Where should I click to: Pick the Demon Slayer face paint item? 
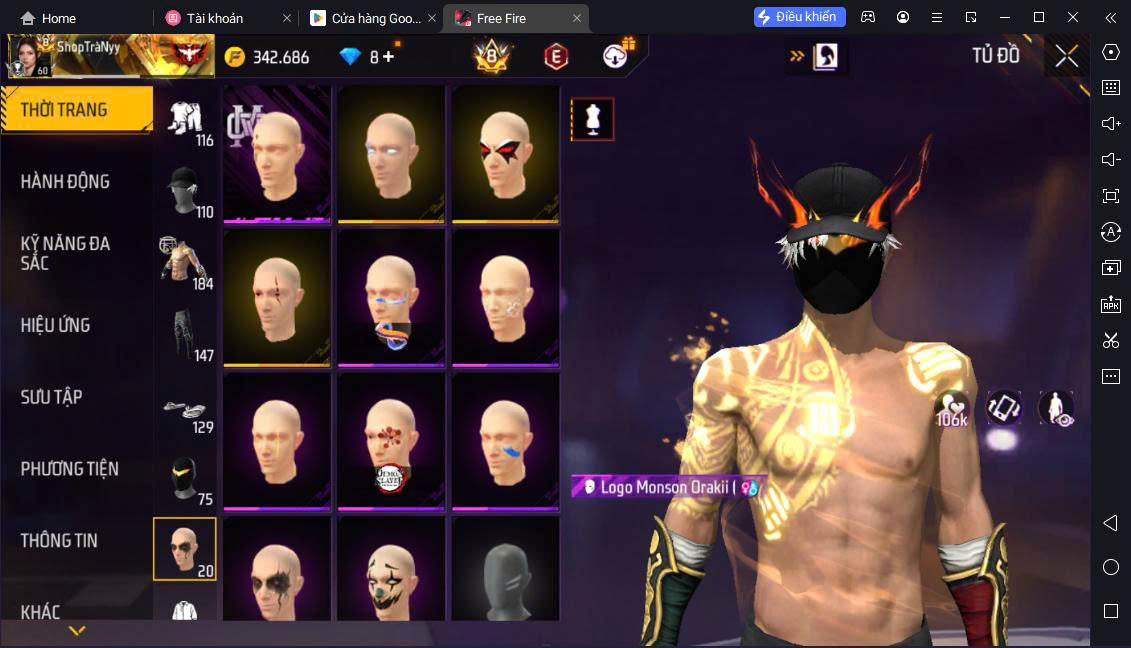pos(390,442)
